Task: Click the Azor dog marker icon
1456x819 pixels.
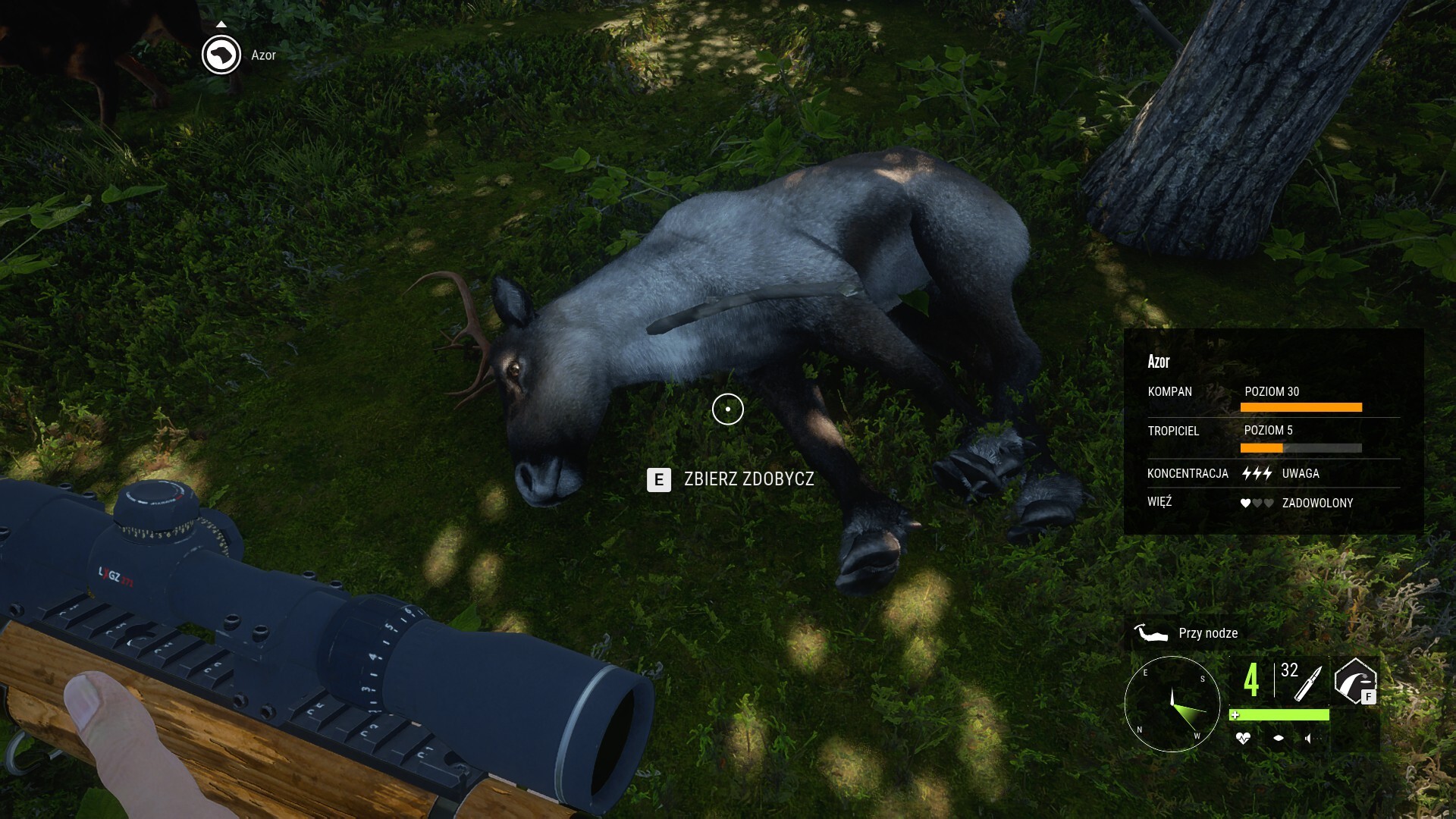Action: pos(221,55)
